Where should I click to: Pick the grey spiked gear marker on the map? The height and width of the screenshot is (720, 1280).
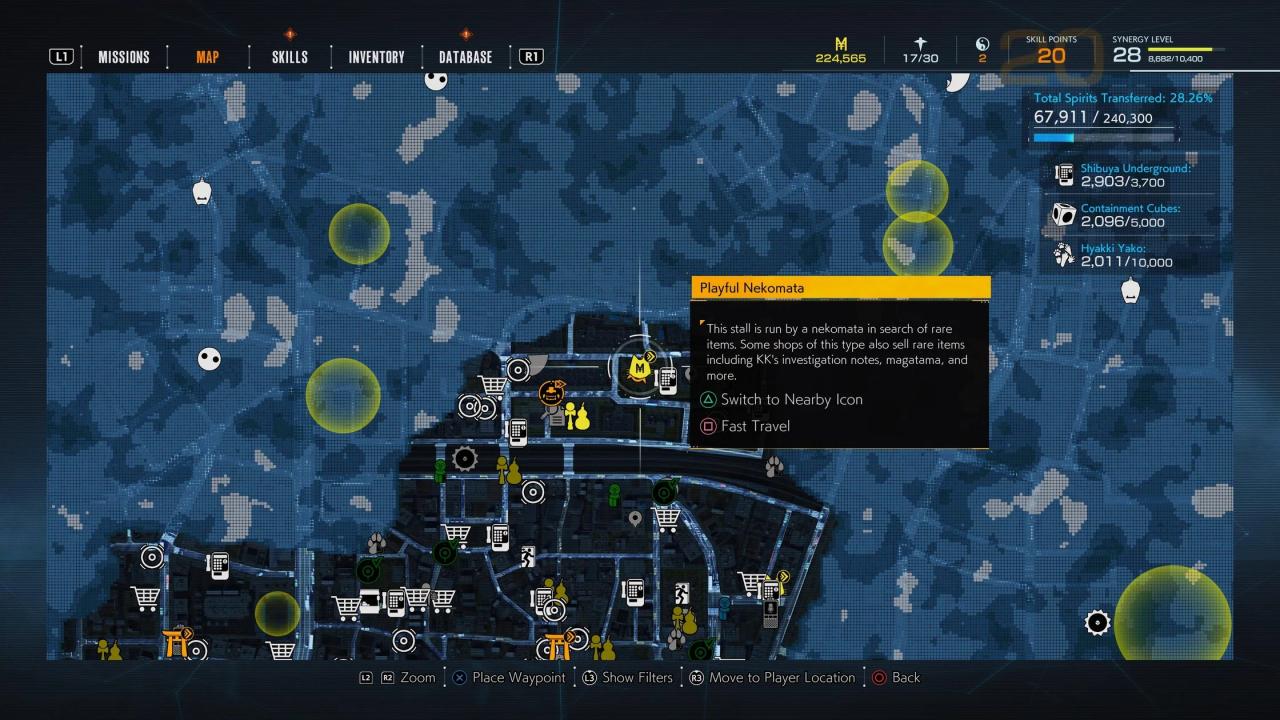[x=464, y=459]
